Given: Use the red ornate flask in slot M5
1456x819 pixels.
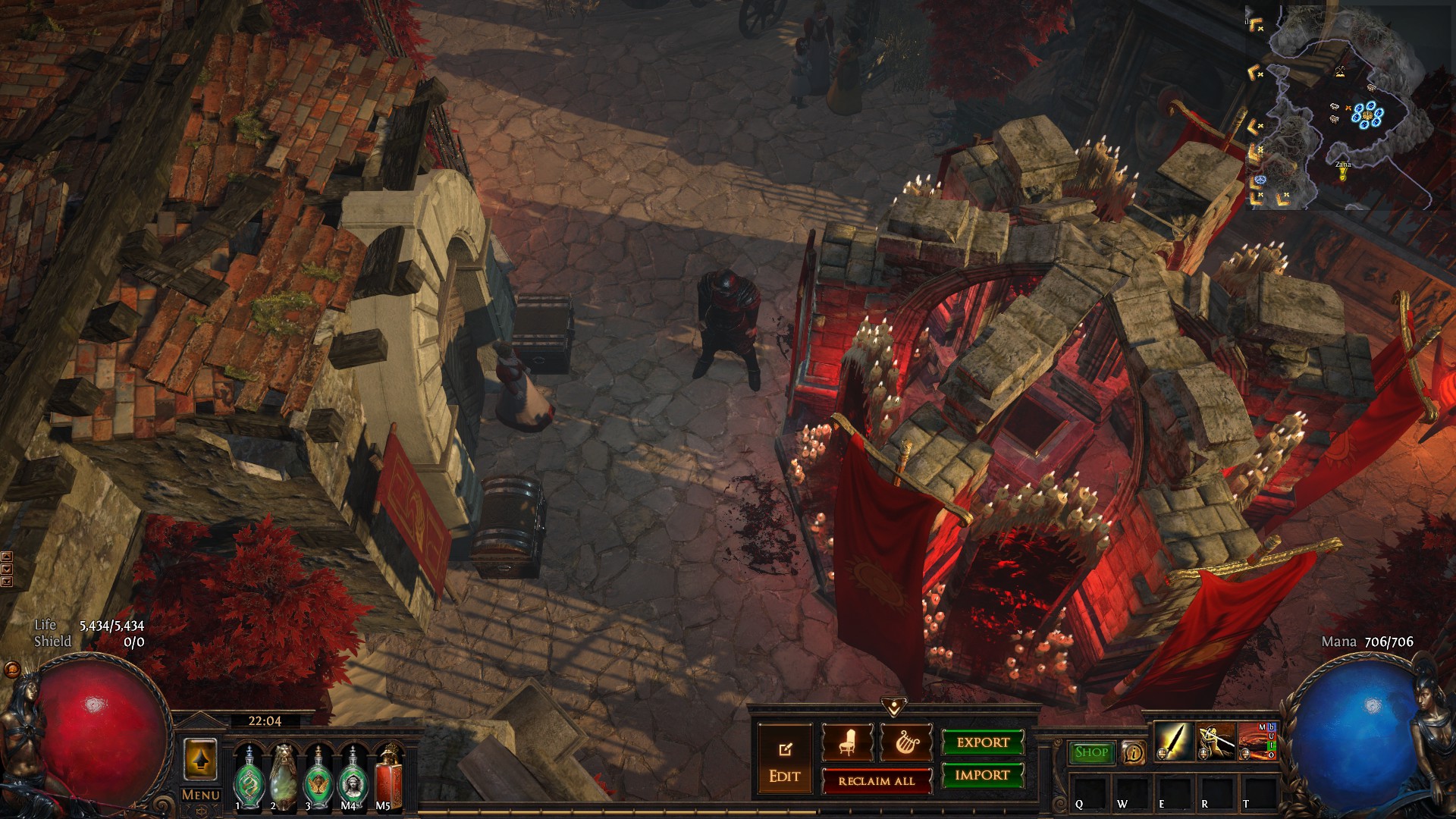Looking at the screenshot, I should (388, 777).
